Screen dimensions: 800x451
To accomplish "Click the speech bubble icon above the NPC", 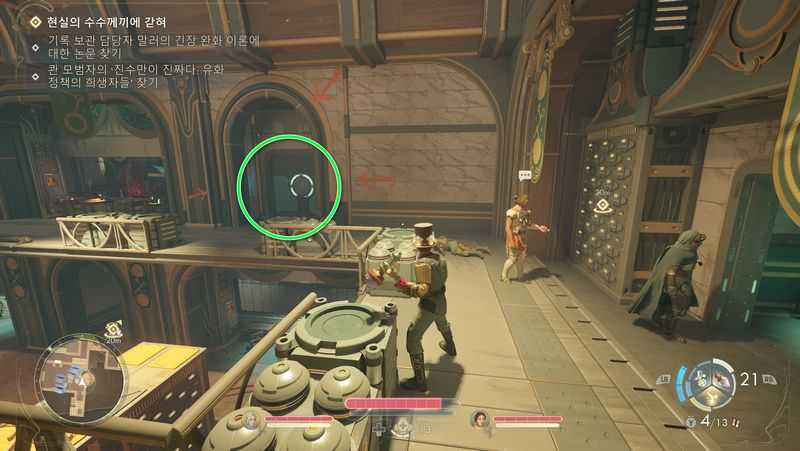I will [524, 174].
